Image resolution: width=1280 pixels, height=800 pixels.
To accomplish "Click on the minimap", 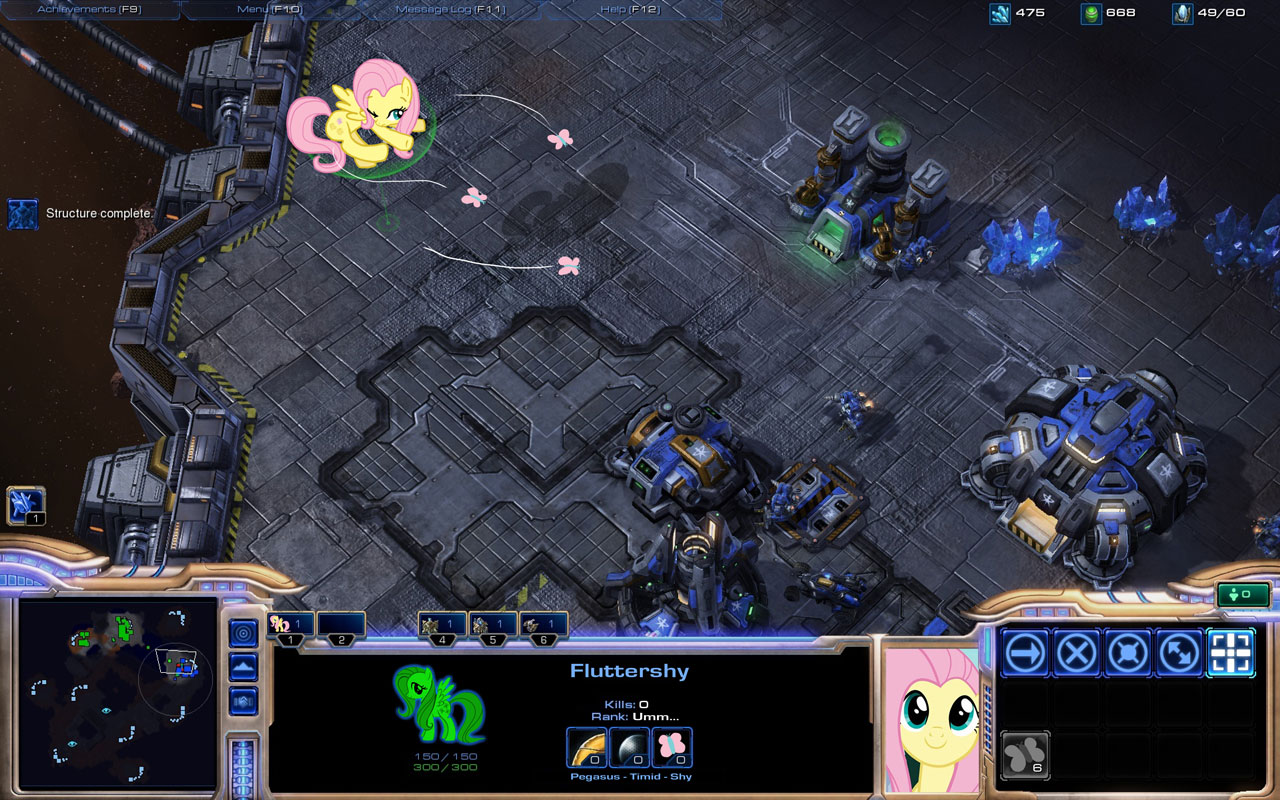I will point(118,692).
